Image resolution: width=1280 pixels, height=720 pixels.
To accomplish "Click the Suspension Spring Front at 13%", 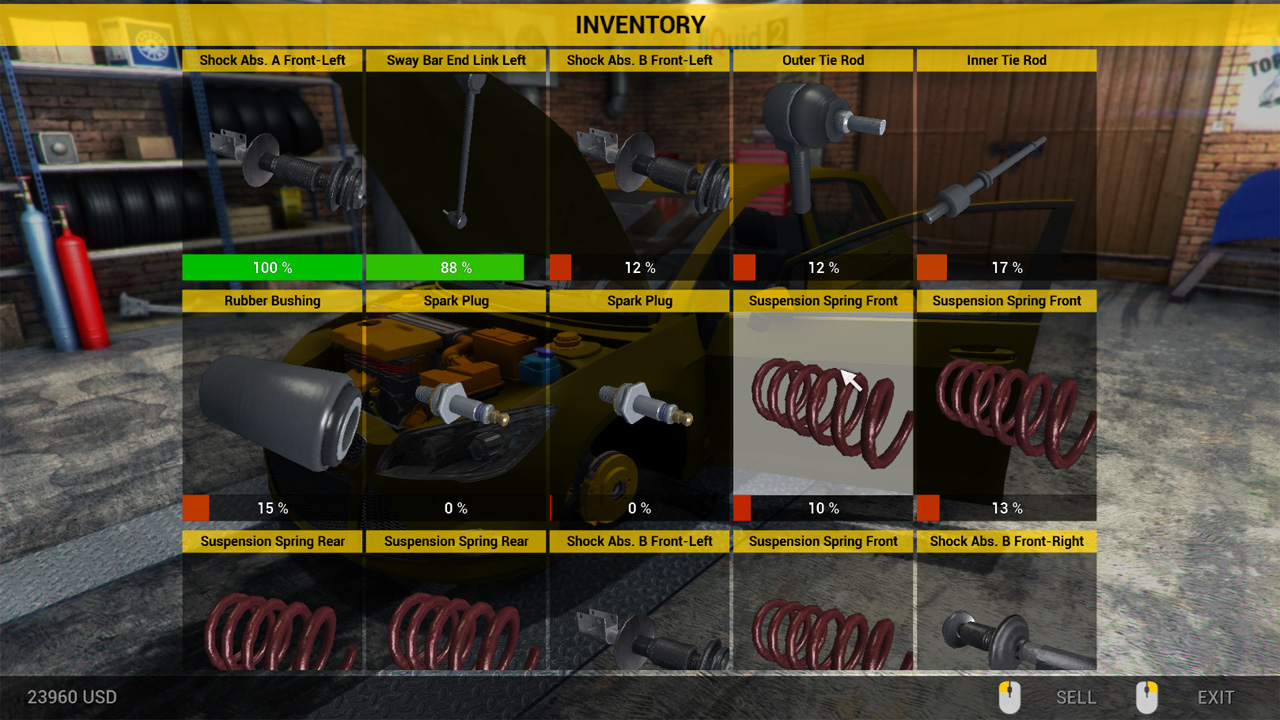I will 1006,405.
